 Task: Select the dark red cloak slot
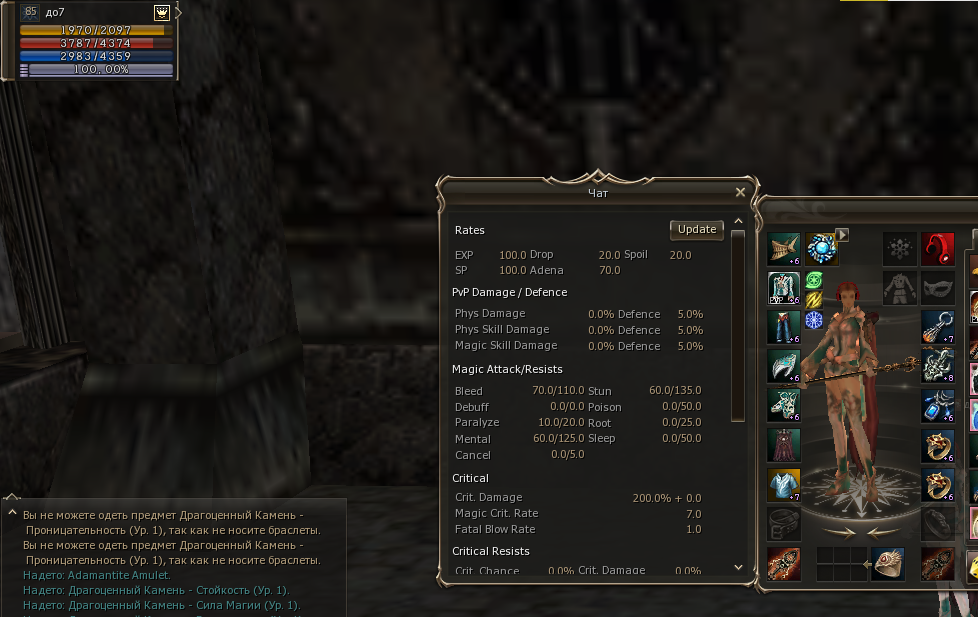[x=783, y=444]
